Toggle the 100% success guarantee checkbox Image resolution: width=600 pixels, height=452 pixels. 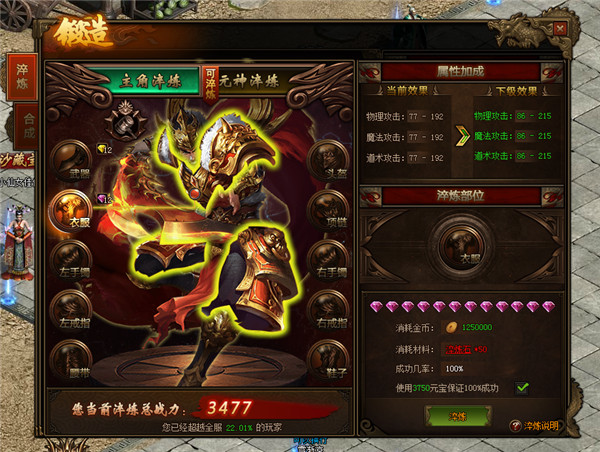523,388
